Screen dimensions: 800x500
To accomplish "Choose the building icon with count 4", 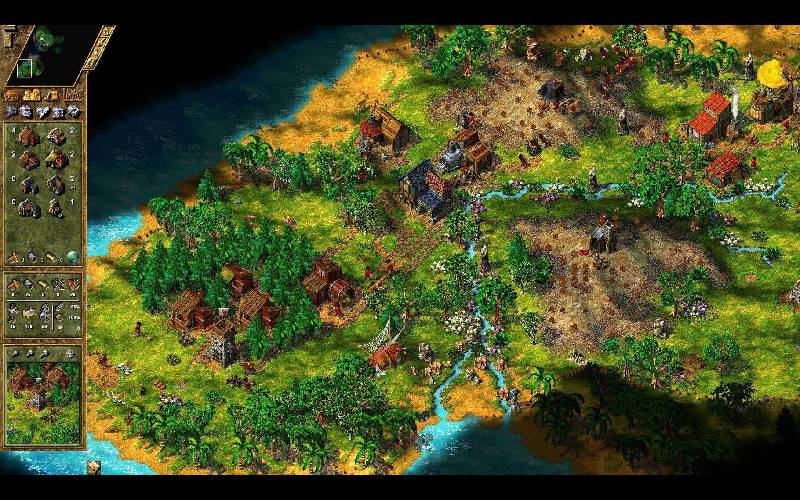I will tap(28, 136).
